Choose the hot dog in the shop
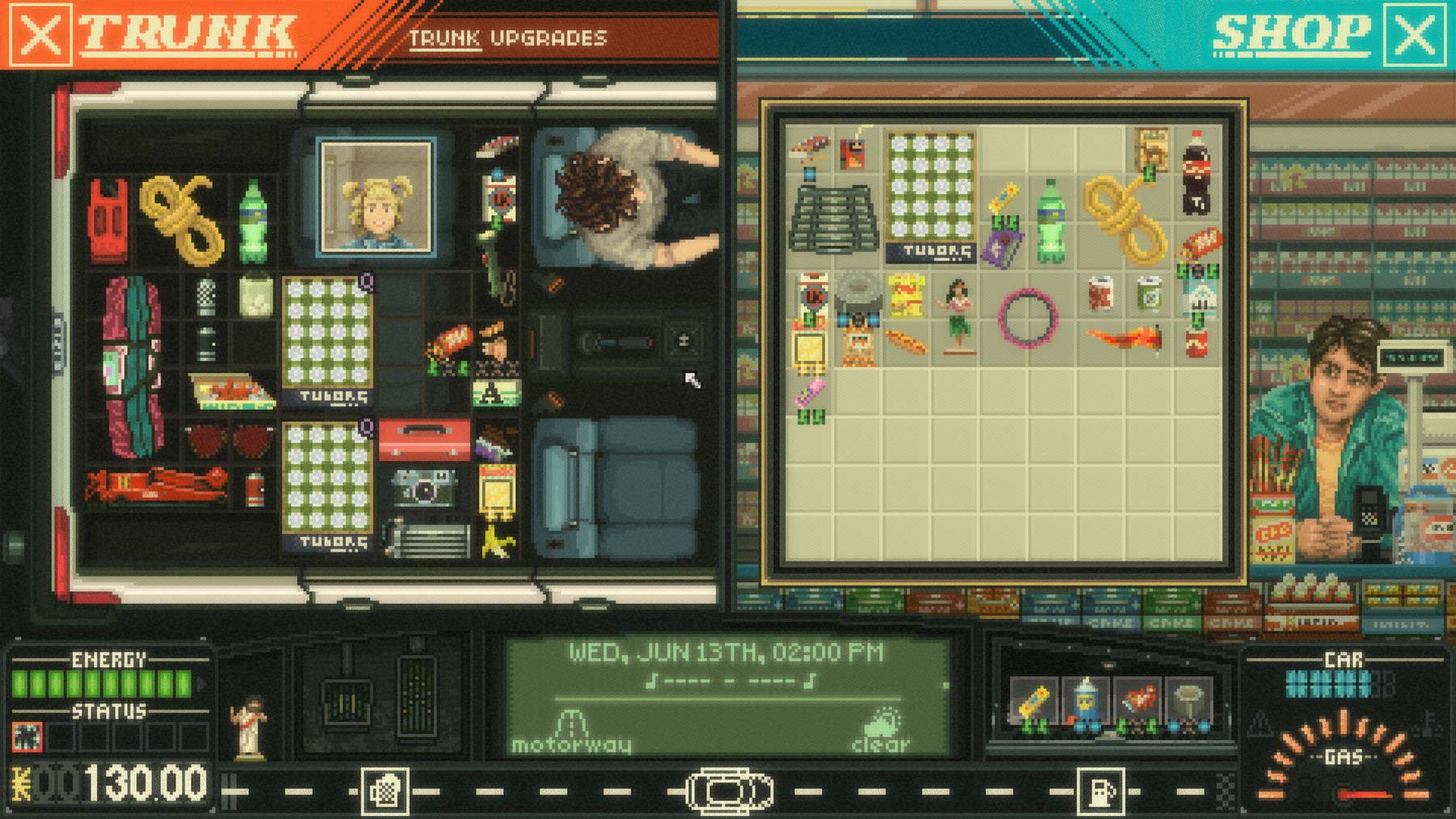Image resolution: width=1456 pixels, height=819 pixels. [x=906, y=342]
